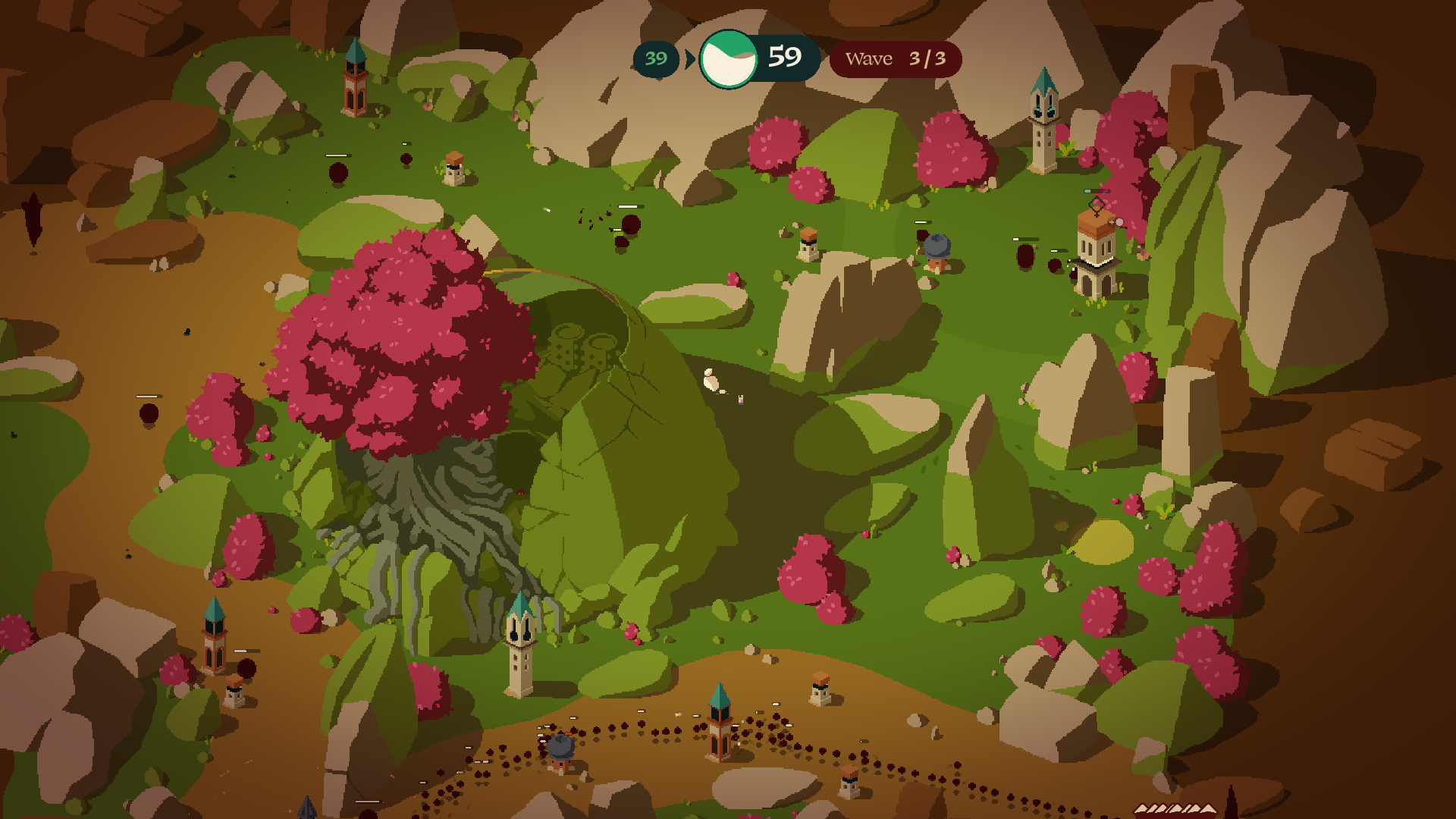Click the watchtower beside the lower-left bell tower

(233, 694)
